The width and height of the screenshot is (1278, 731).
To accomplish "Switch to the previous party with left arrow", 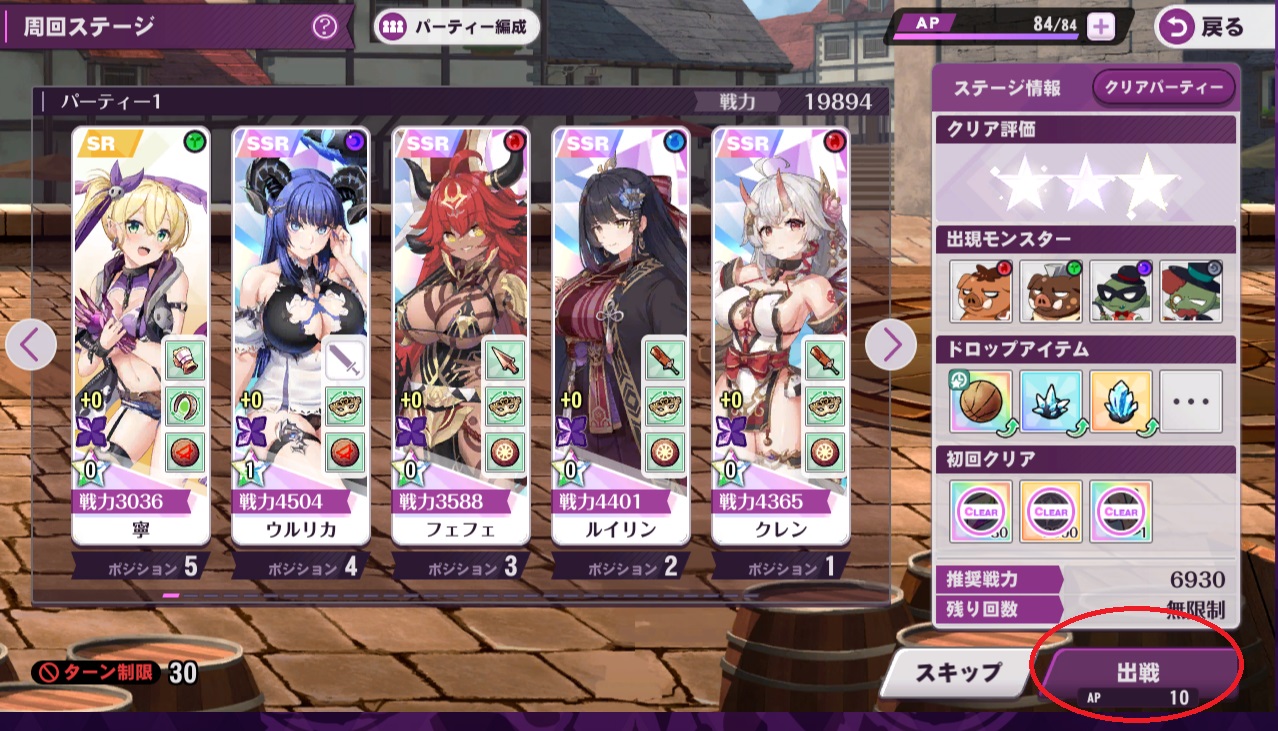I will coord(30,345).
